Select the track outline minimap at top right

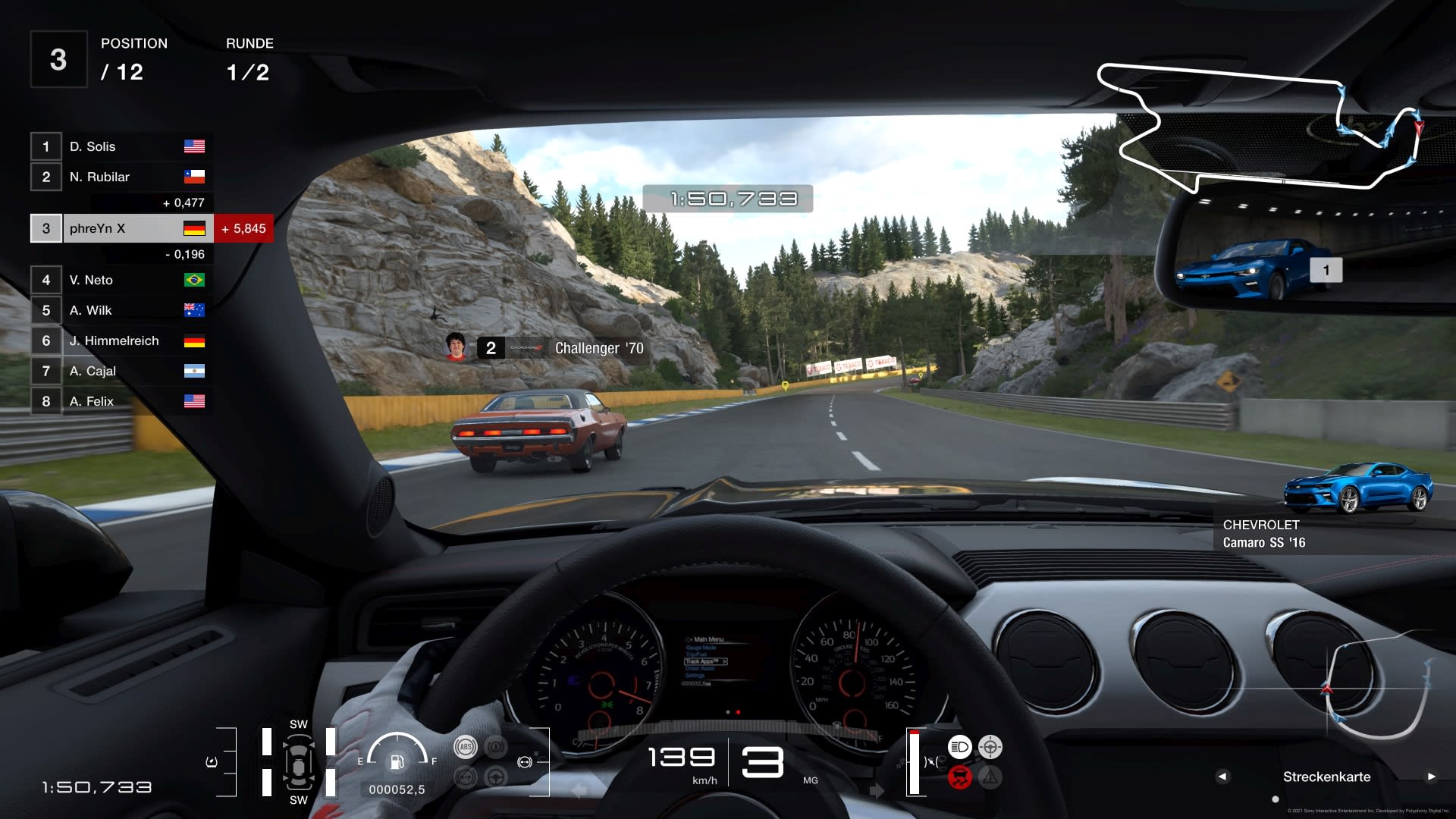tap(1259, 127)
